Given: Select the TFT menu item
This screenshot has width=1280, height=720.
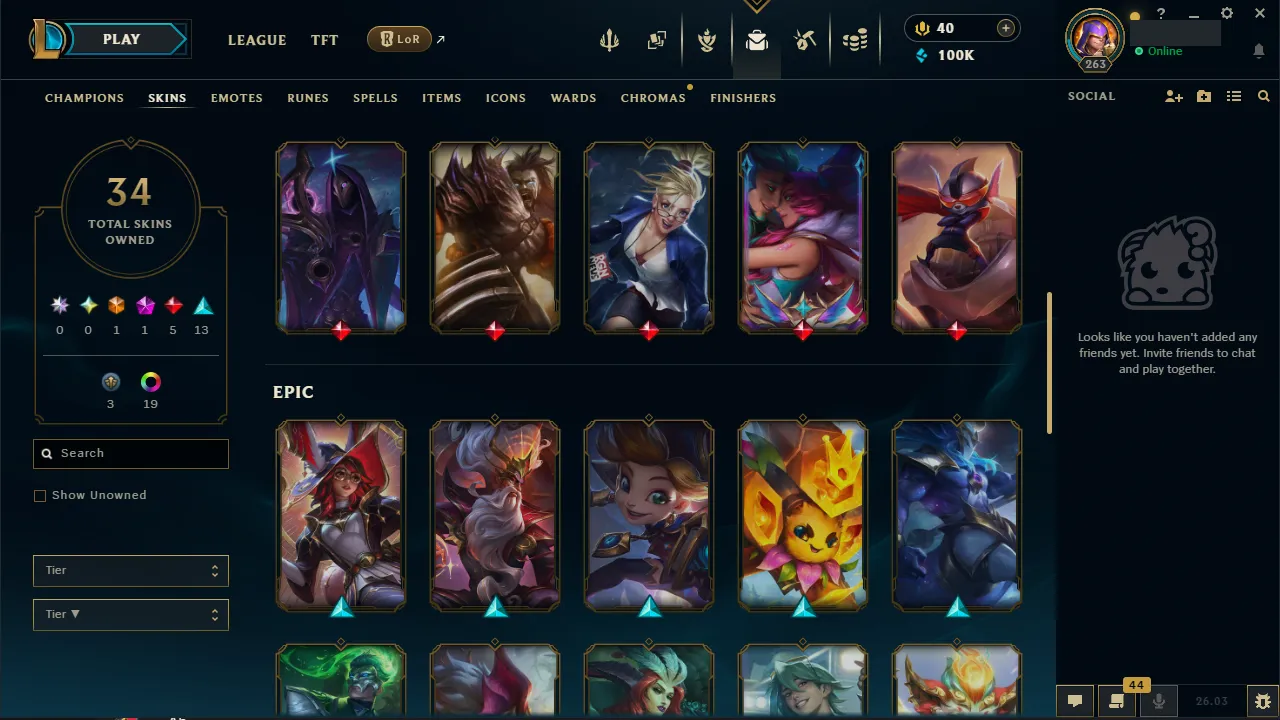Looking at the screenshot, I should click(x=324, y=40).
